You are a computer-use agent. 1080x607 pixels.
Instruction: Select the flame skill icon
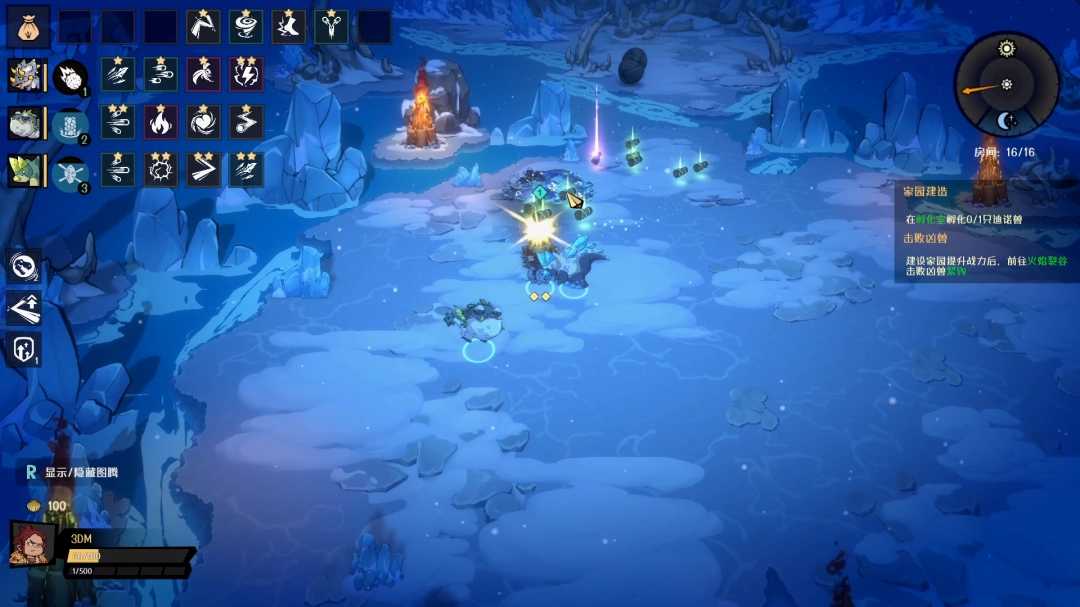(161, 122)
